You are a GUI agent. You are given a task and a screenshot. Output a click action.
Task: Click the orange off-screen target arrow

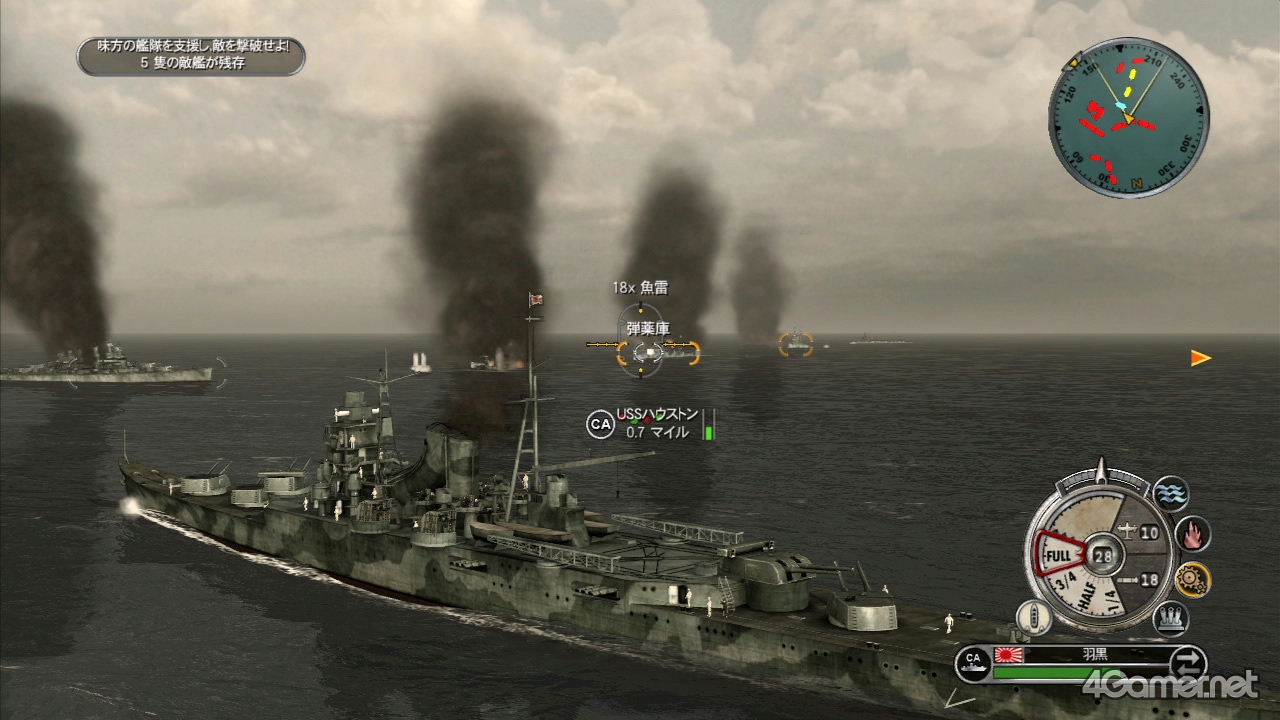pyautogui.click(x=1201, y=358)
